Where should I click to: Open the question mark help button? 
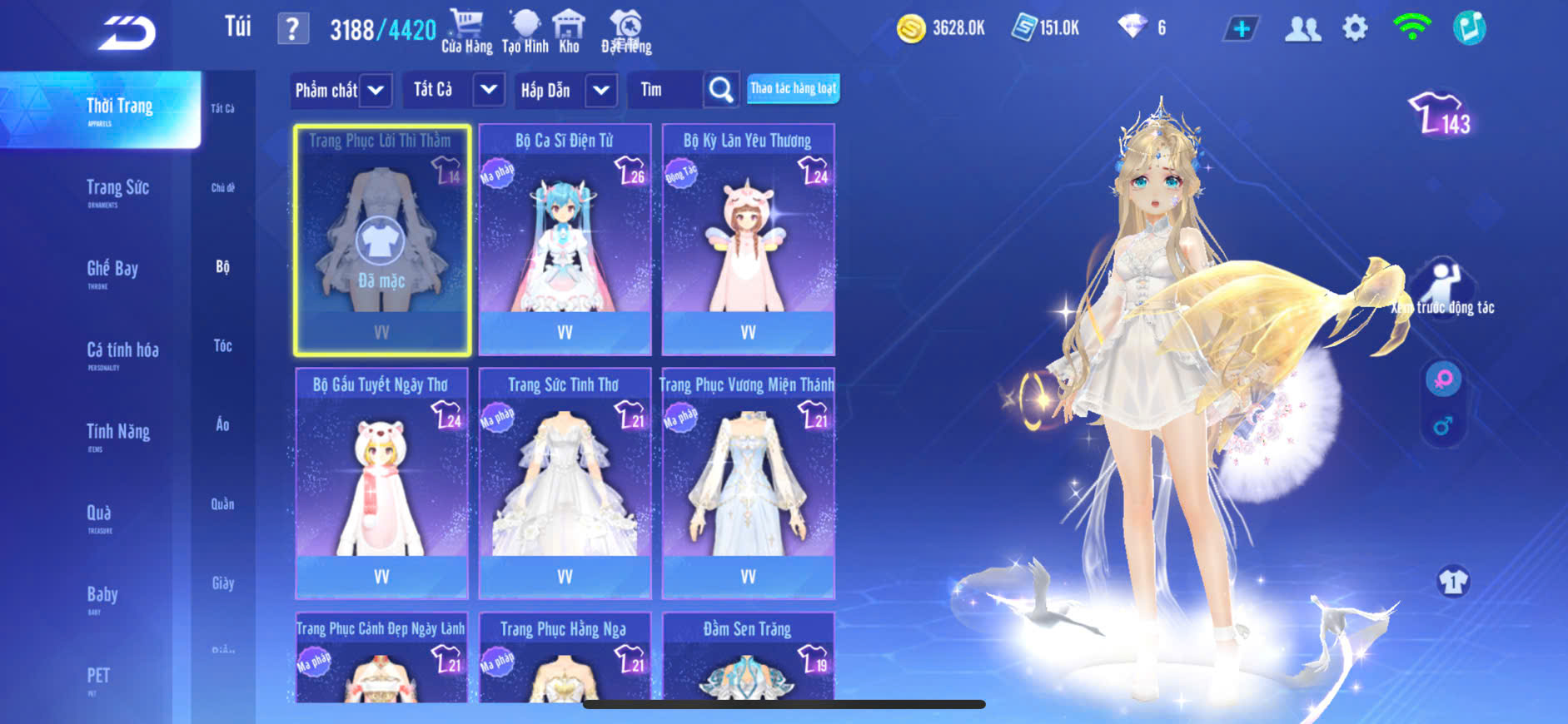292,29
